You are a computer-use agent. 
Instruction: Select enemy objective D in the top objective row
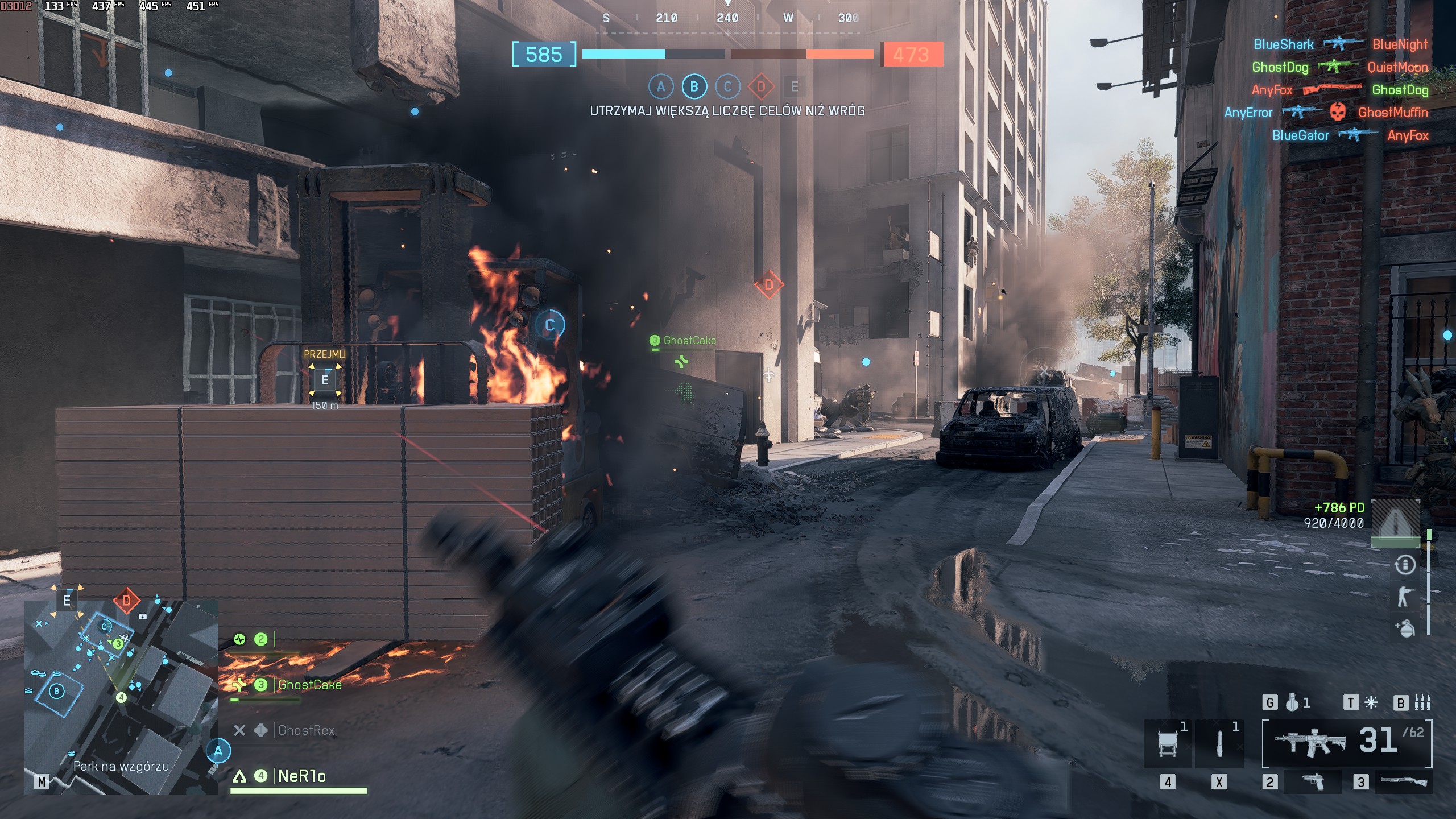[x=761, y=87]
